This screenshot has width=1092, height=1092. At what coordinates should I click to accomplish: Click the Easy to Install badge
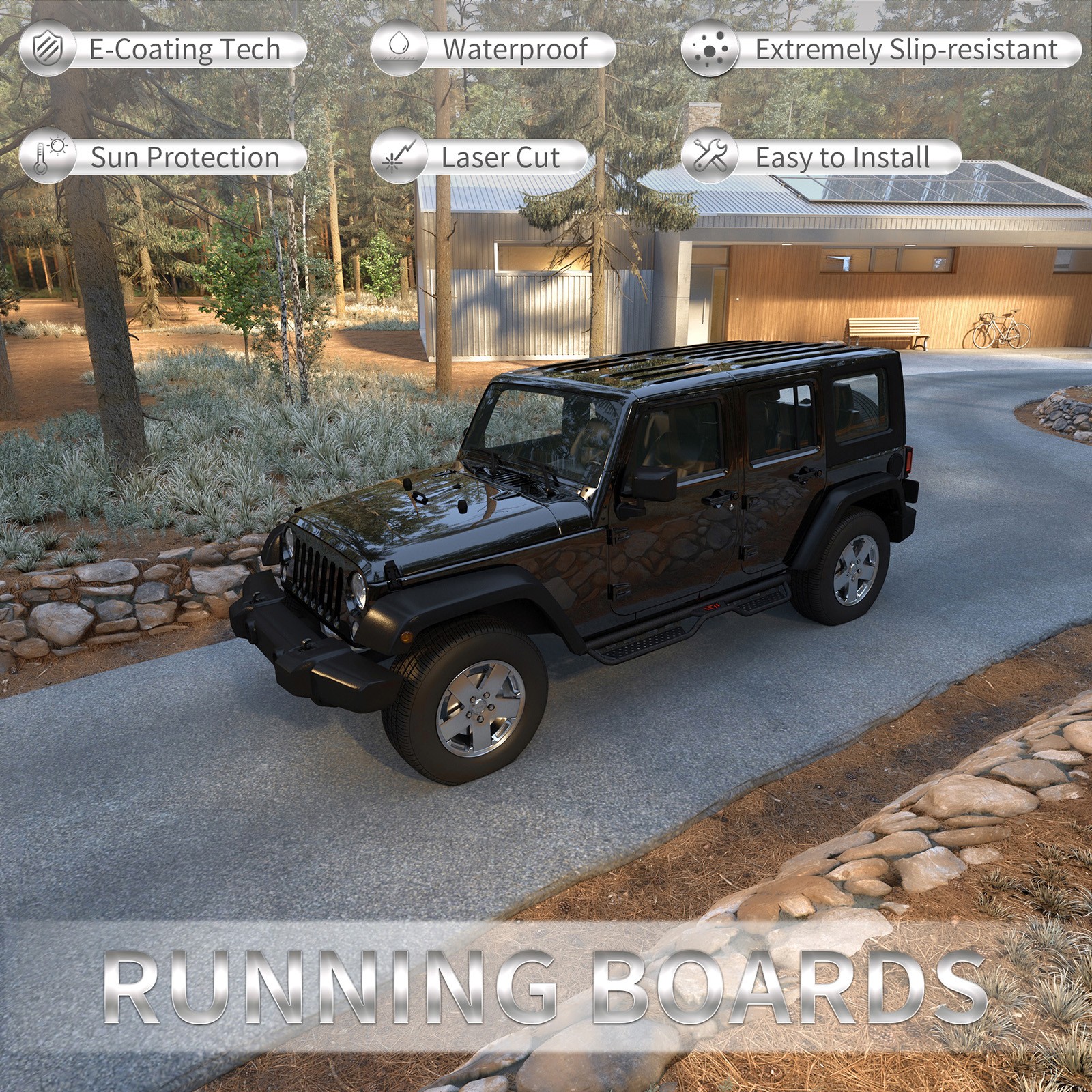(x=821, y=158)
